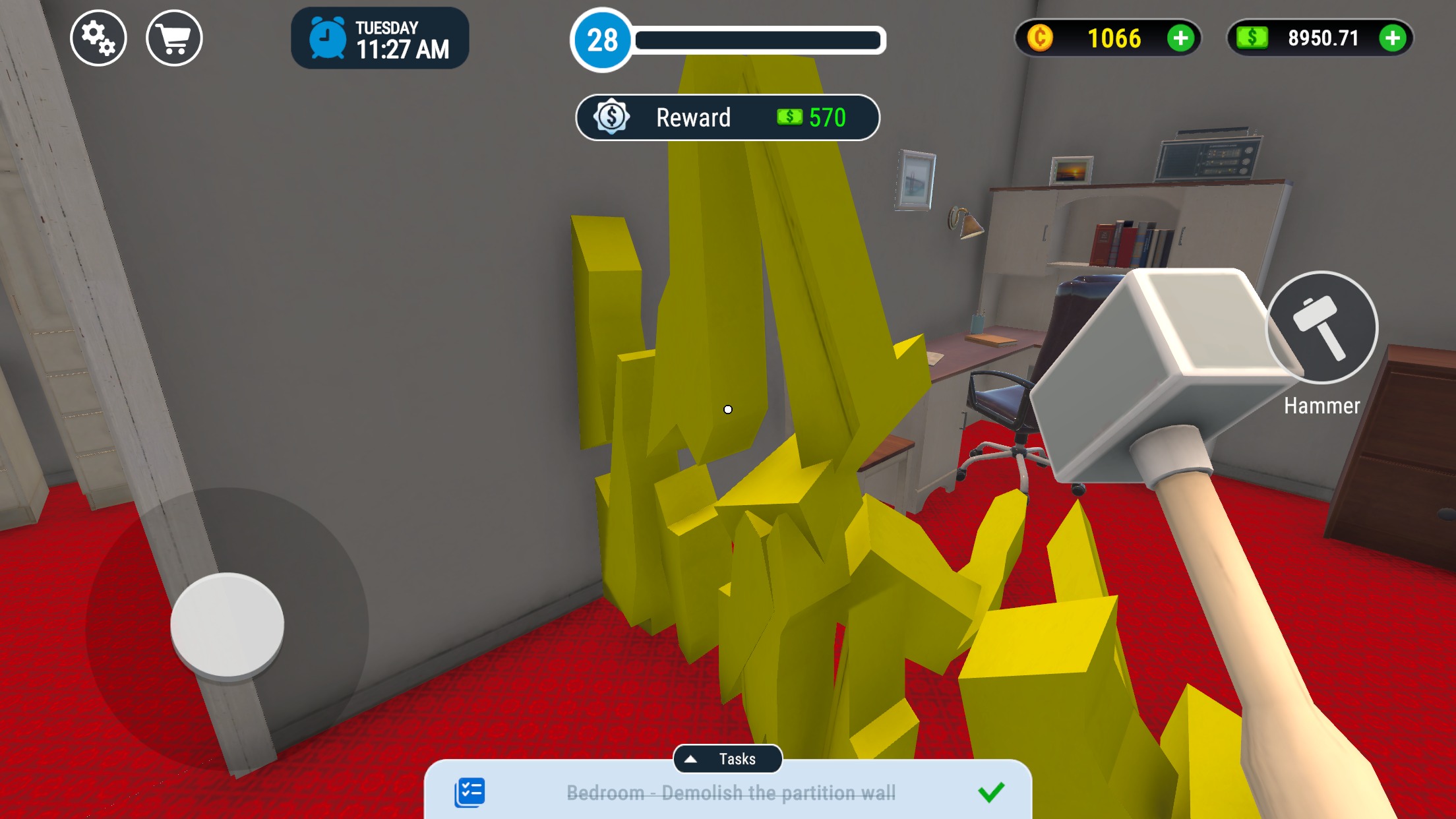Expand the Reward banner details
1456x819 pixels.
[727, 117]
